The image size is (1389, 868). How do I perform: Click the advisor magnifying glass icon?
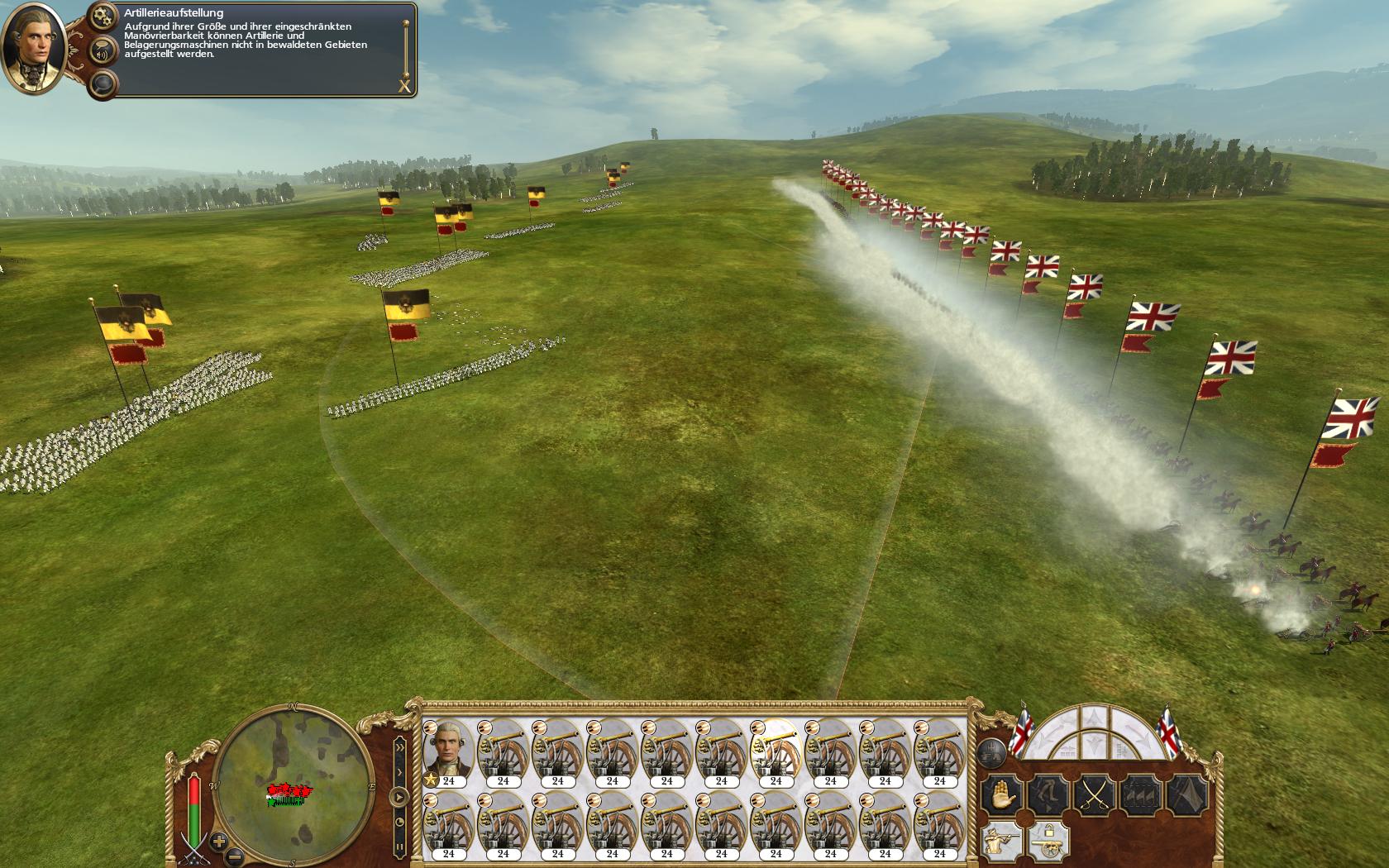pyautogui.click(x=103, y=83)
